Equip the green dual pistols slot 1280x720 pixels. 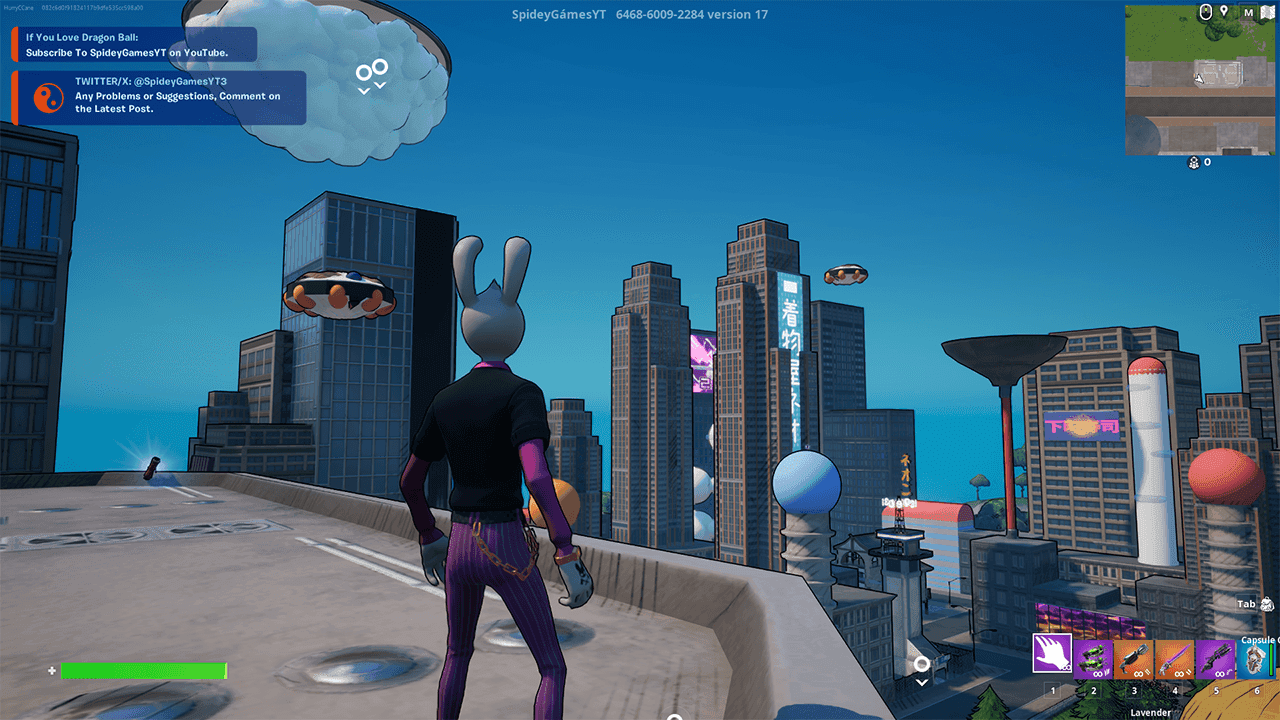pyautogui.click(x=1093, y=659)
